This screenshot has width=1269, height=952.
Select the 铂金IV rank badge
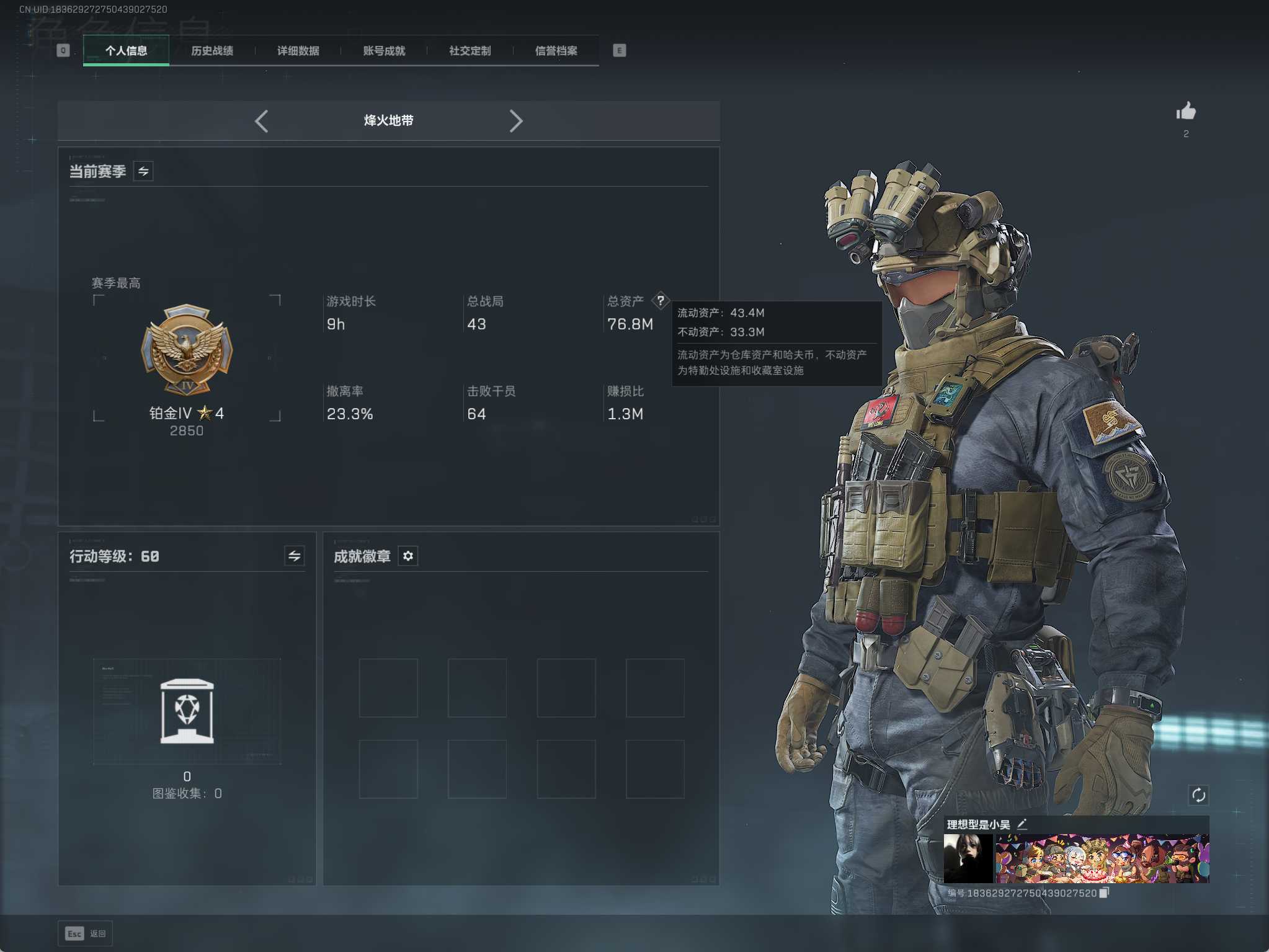click(187, 349)
